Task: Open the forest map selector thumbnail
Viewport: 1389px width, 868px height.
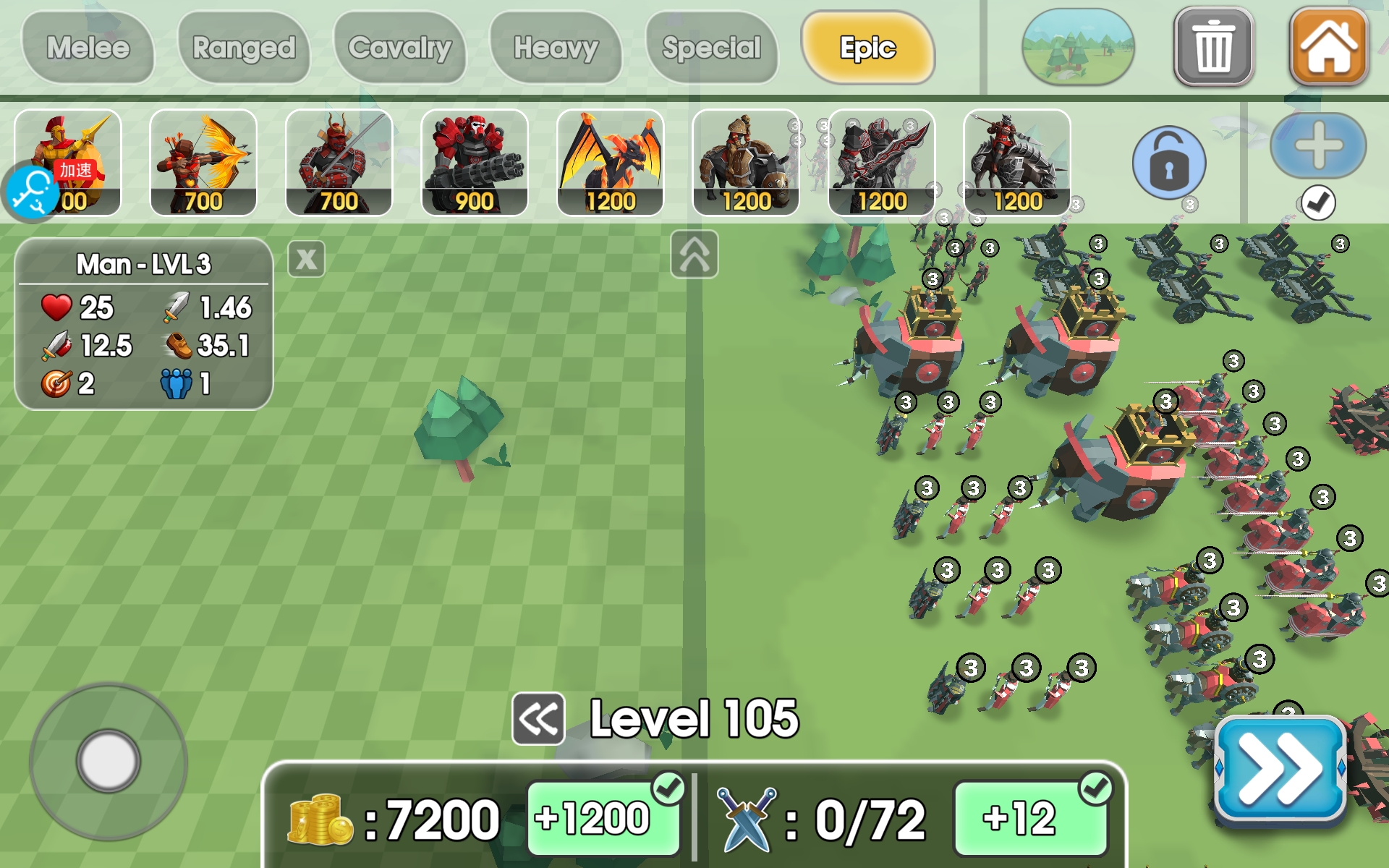Action: (x=1077, y=47)
